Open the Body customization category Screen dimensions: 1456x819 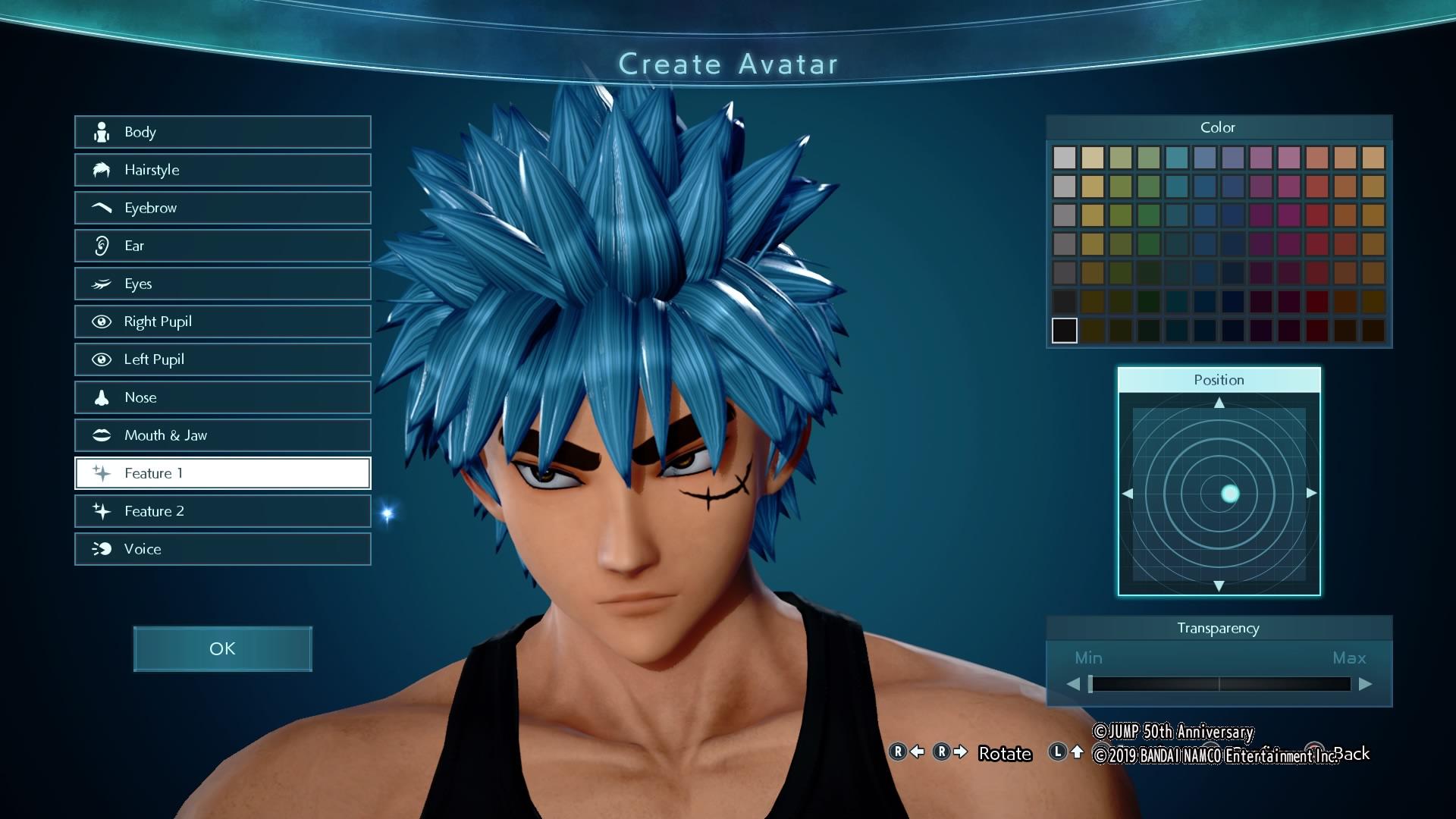click(222, 132)
